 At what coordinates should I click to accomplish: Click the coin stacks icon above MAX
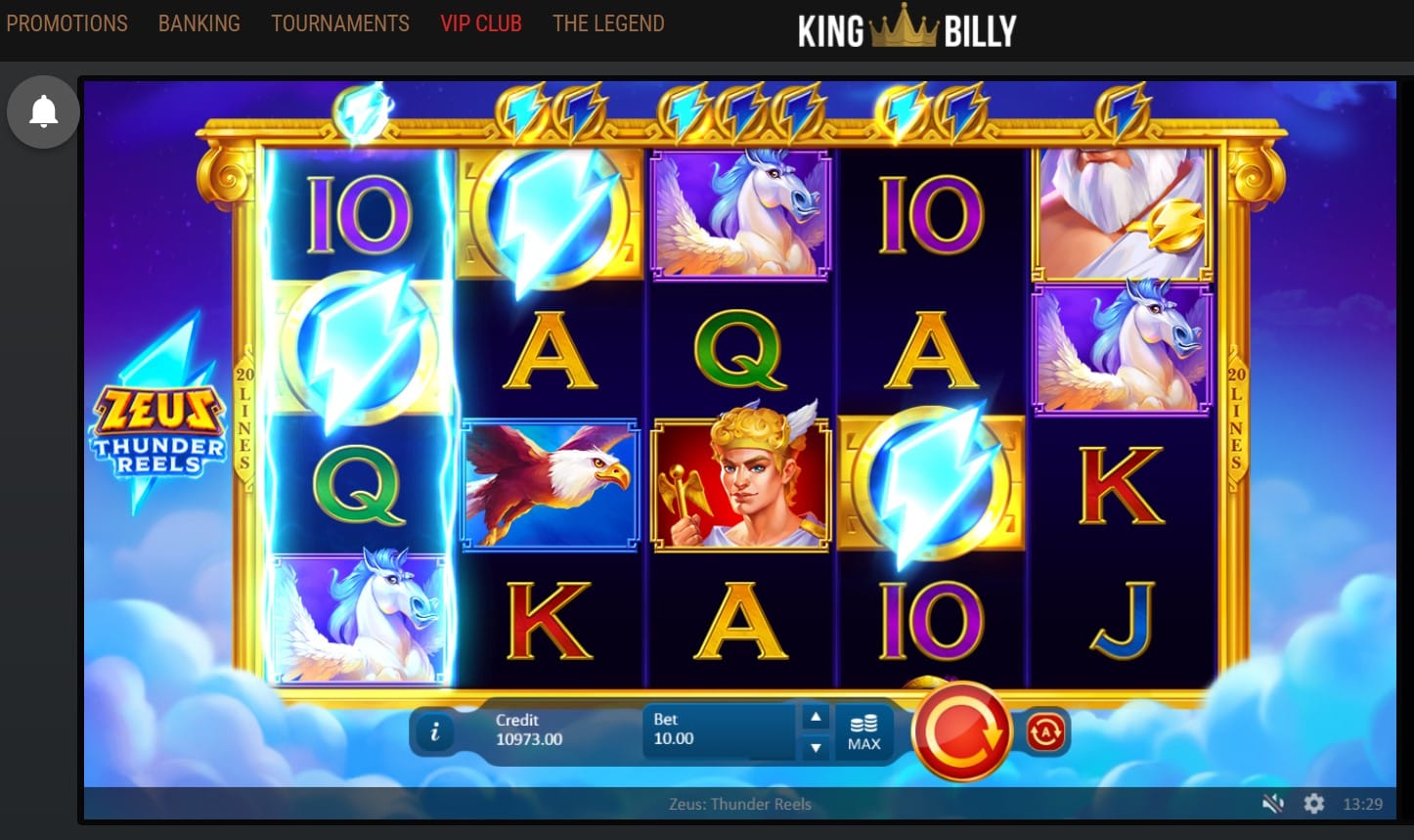click(x=864, y=722)
